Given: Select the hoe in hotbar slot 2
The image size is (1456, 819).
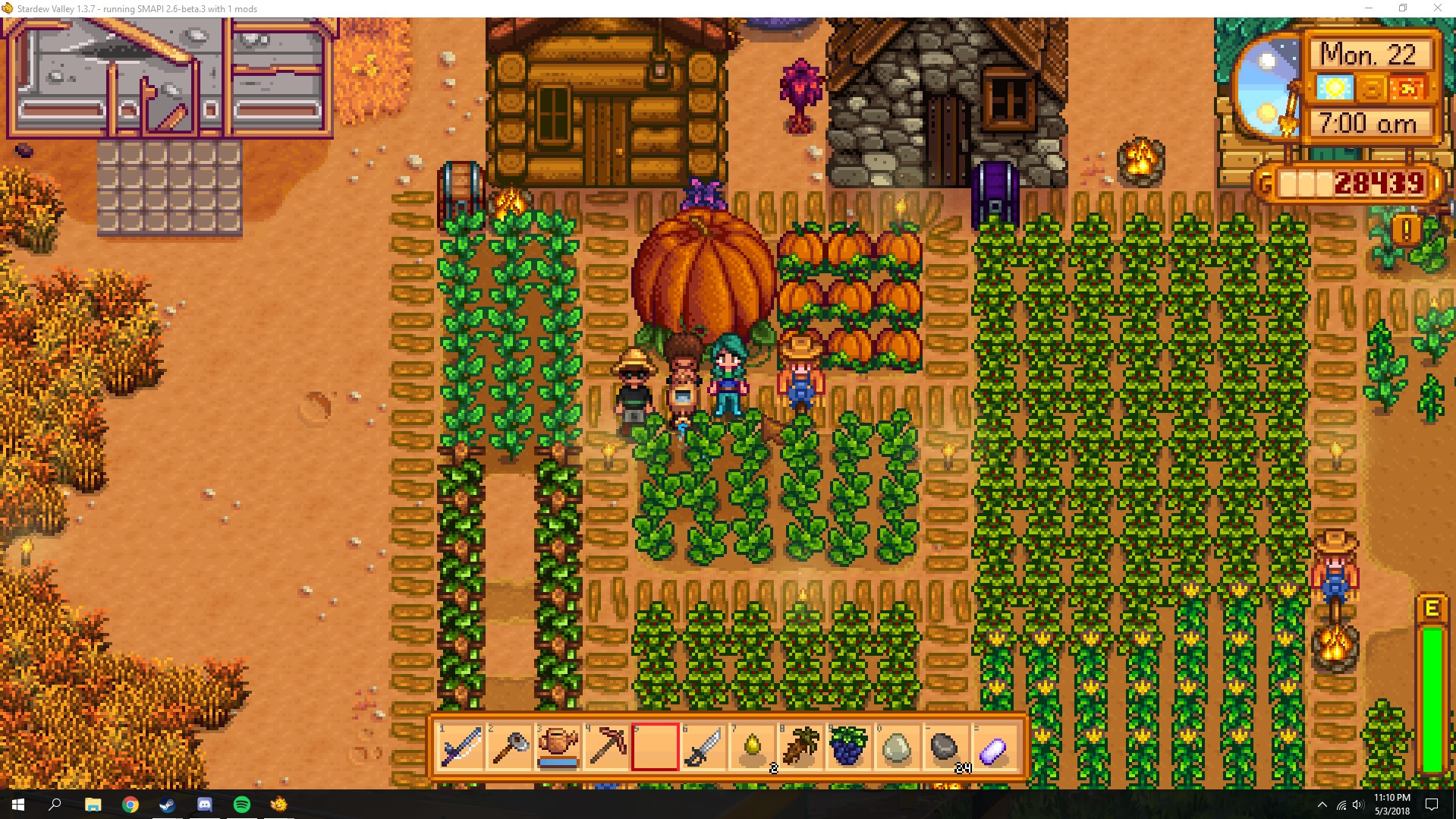Looking at the screenshot, I should (x=509, y=748).
